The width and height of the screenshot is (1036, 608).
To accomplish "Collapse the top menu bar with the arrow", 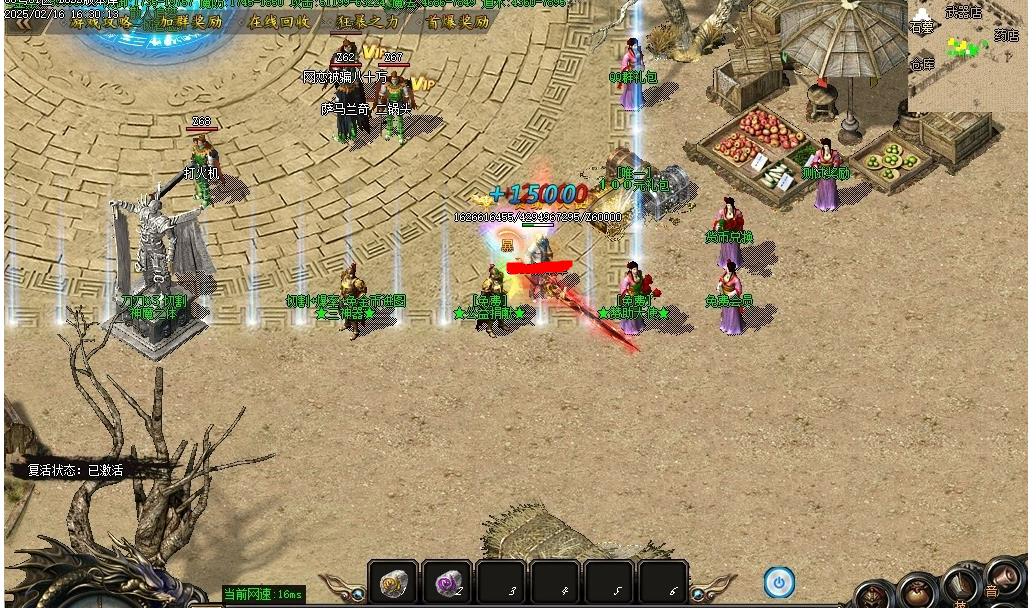I will (x=16, y=22).
